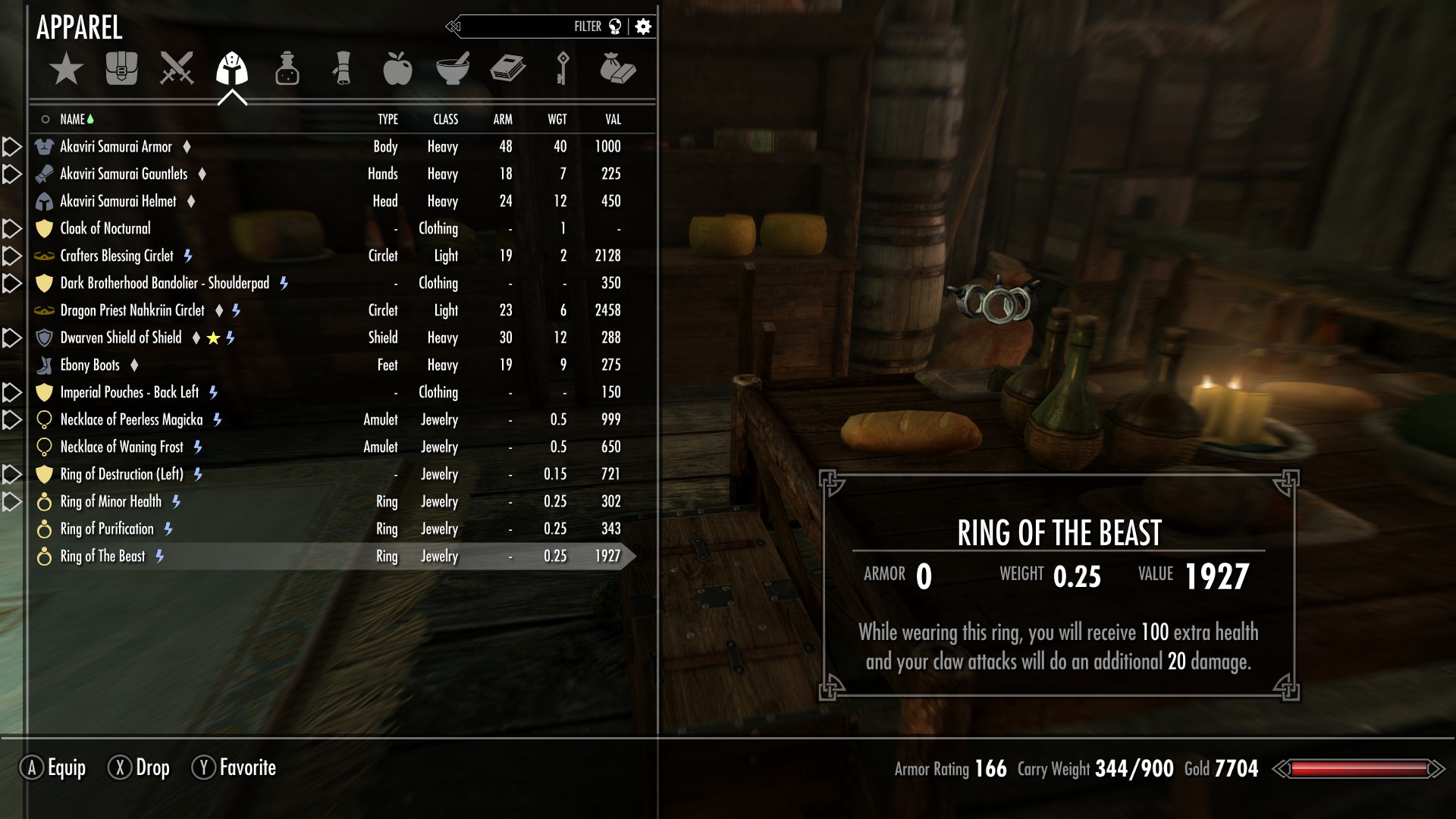Image resolution: width=1456 pixels, height=819 pixels.
Task: Sort items by the NAME header
Action: [x=73, y=119]
